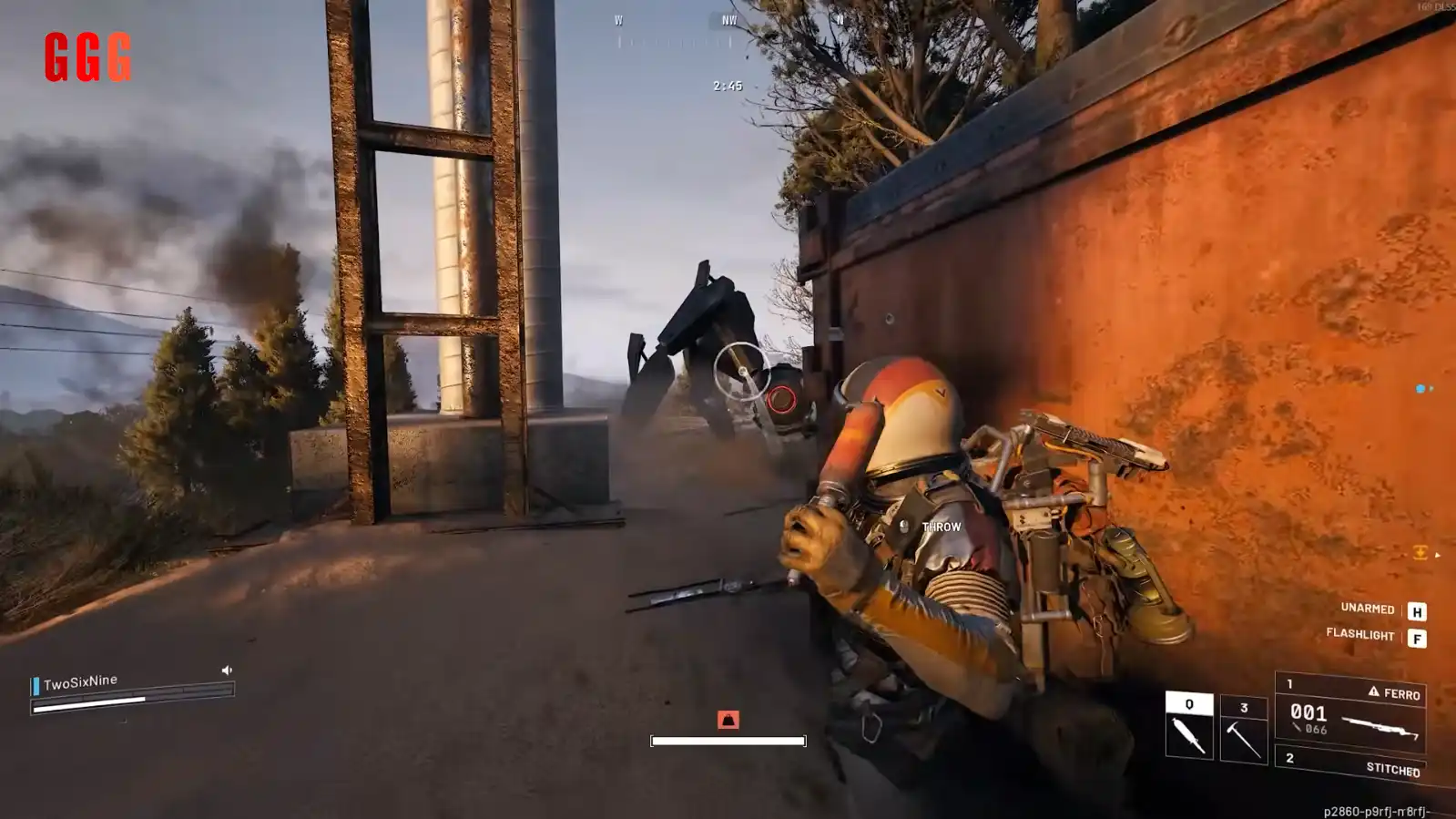Screen dimensions: 1456x819
Task: Click the 2:45 match timer
Action: click(x=728, y=85)
